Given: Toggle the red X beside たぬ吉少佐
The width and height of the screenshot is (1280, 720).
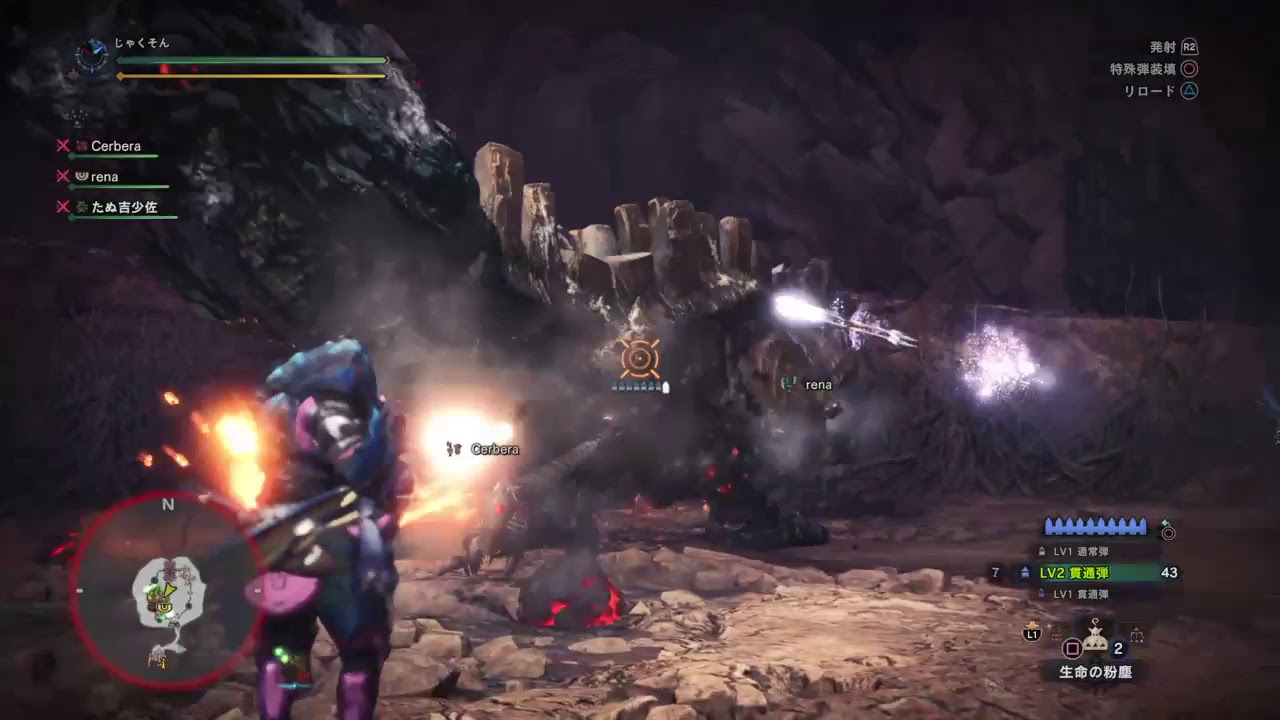Looking at the screenshot, I should click(63, 207).
